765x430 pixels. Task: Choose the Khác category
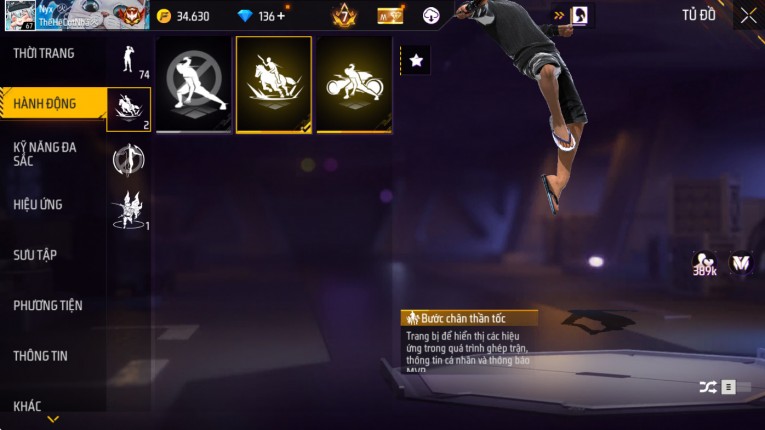pyautogui.click(x=28, y=405)
